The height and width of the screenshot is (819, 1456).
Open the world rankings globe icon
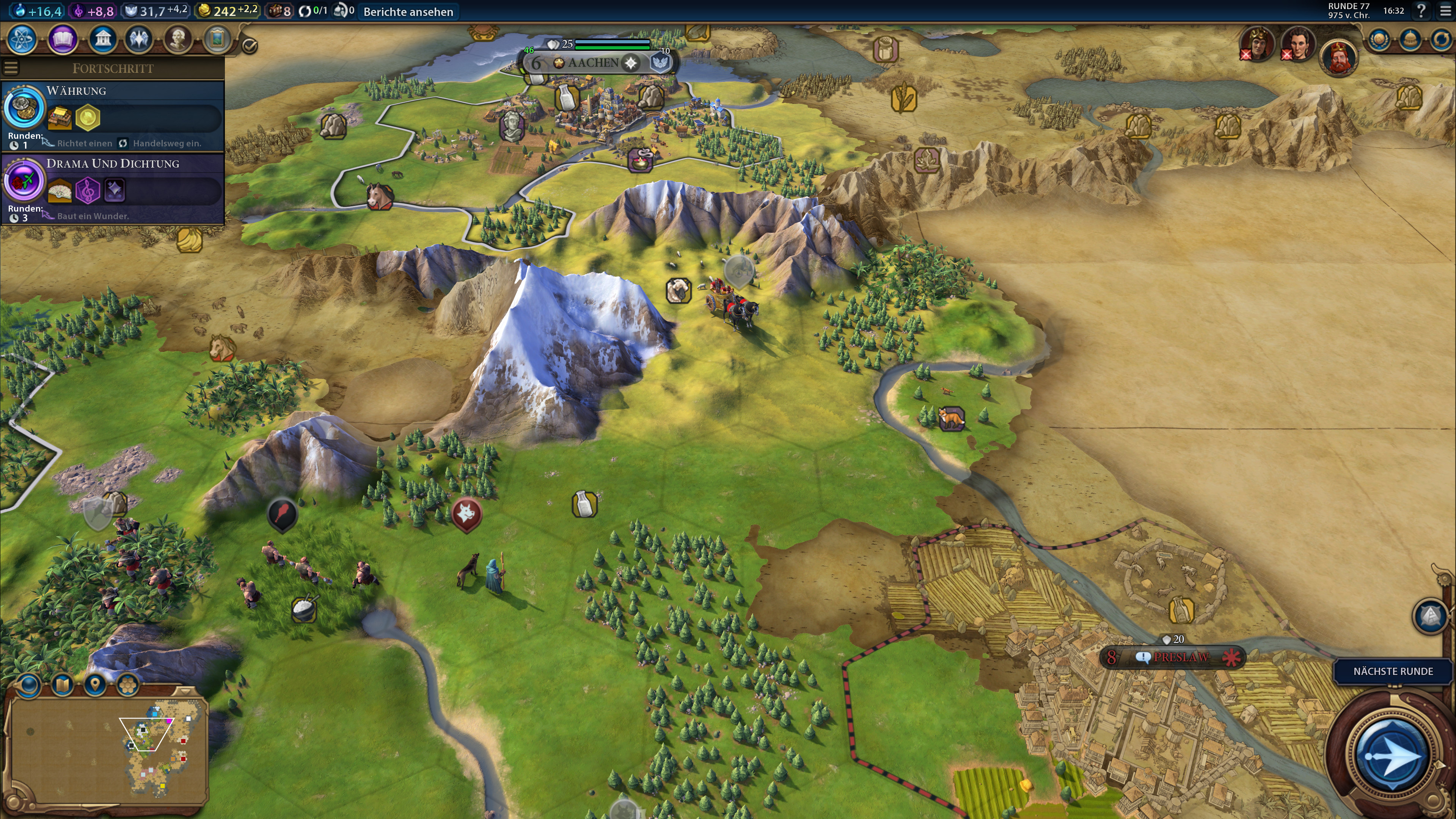pyautogui.click(x=1379, y=40)
